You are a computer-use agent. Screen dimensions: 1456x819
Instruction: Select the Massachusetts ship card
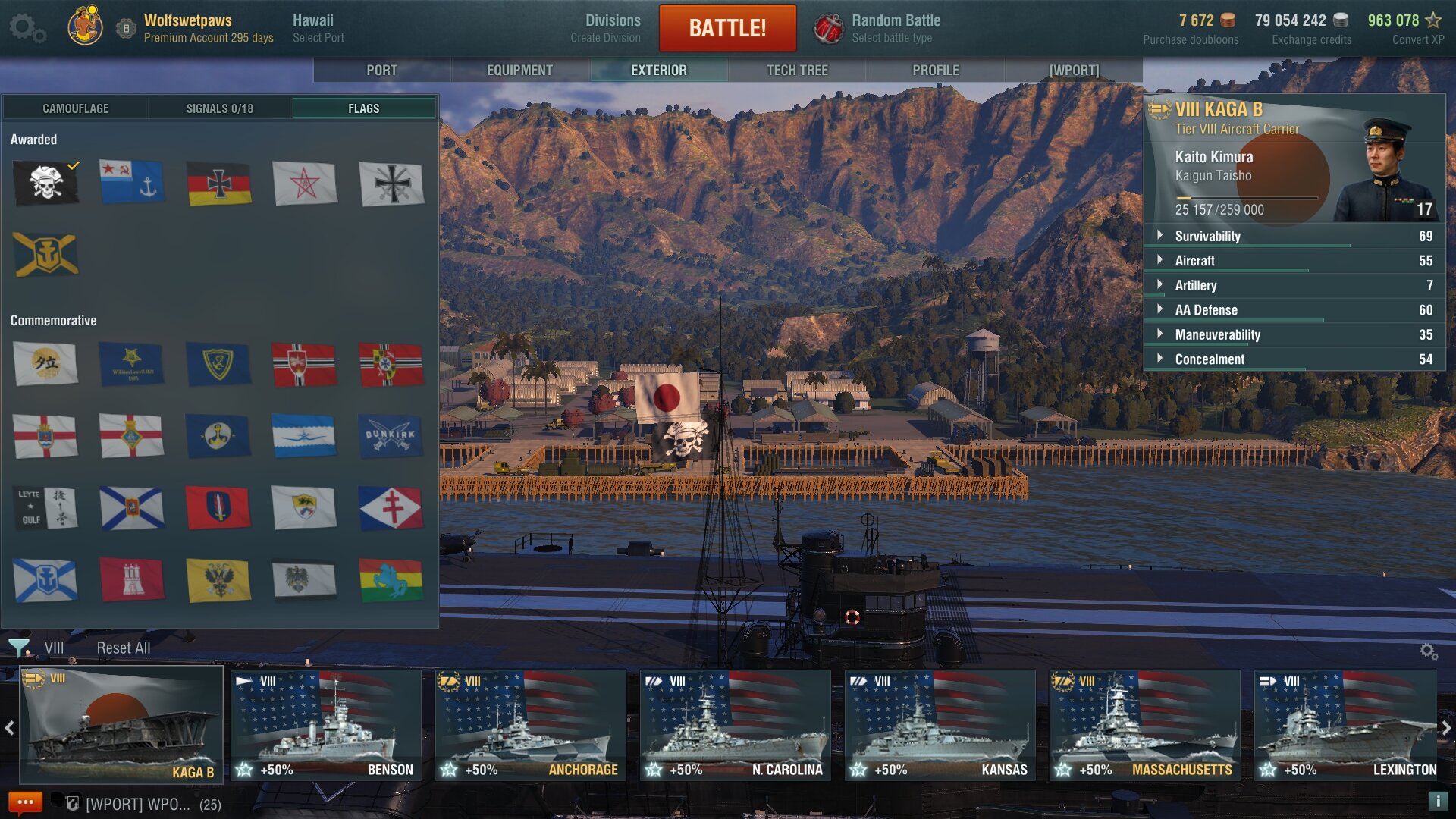click(1144, 724)
